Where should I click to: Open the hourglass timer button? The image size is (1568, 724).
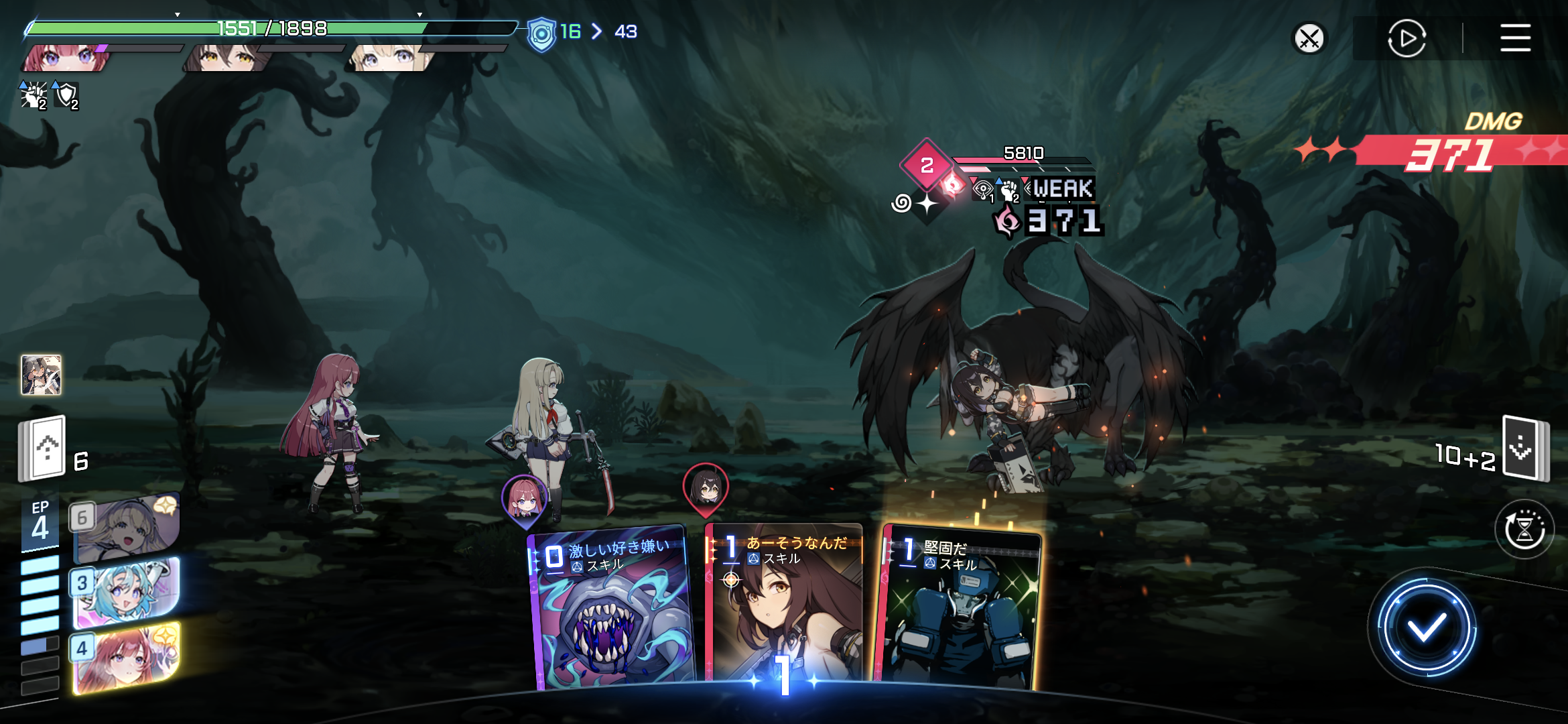1524,530
